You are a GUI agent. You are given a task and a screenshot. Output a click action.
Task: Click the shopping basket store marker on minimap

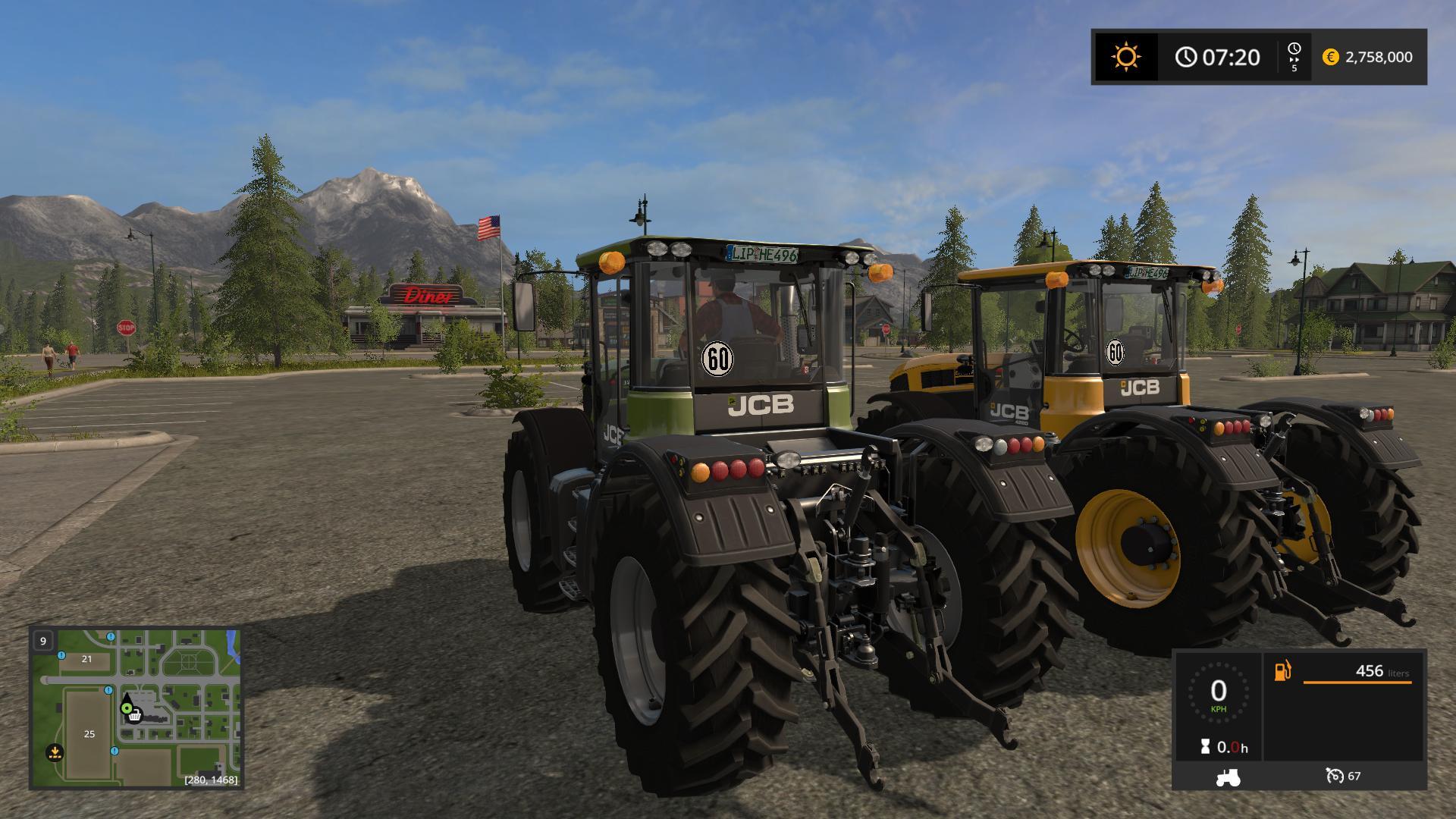click(x=135, y=715)
